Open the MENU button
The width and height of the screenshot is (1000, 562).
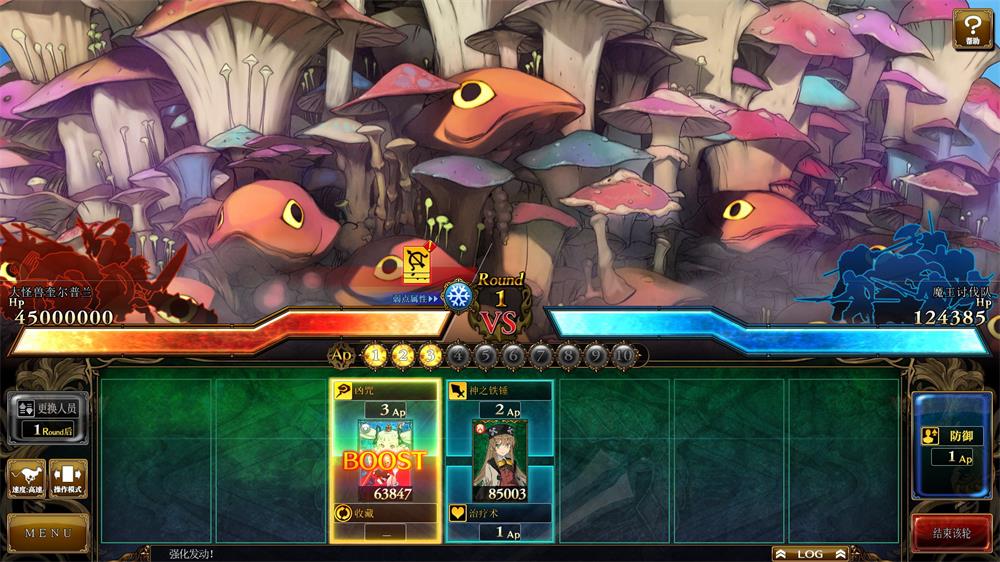[48, 532]
